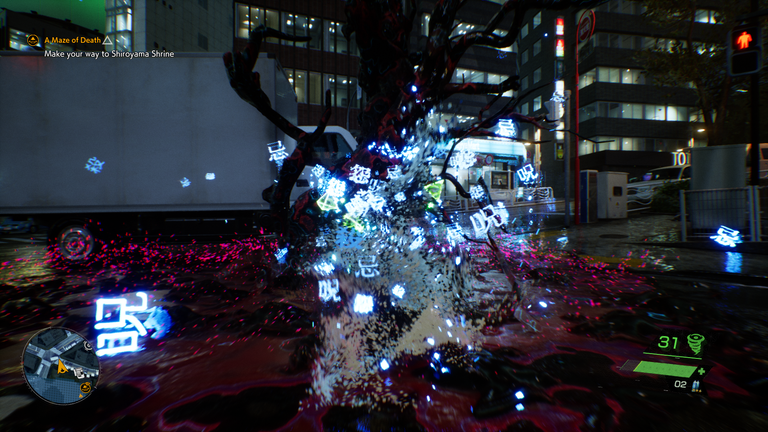Click the green wind tornado element icon
The height and width of the screenshot is (432, 768).
click(694, 344)
